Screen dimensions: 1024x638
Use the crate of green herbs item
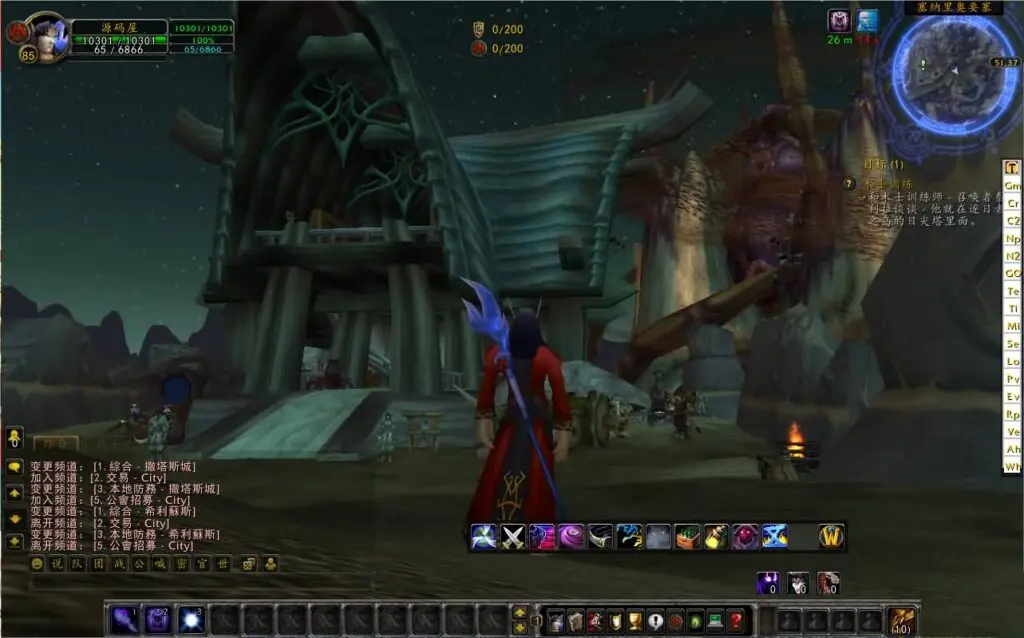coord(687,537)
